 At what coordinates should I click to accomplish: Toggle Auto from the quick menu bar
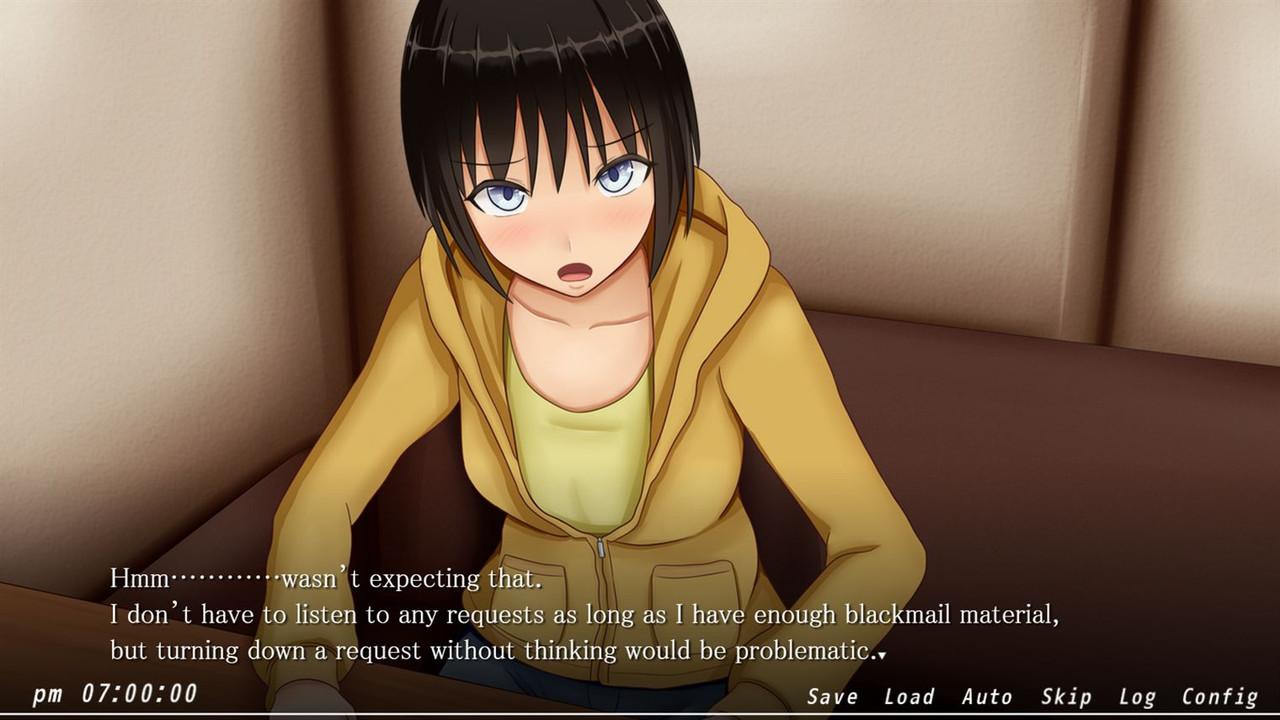pyautogui.click(x=988, y=696)
